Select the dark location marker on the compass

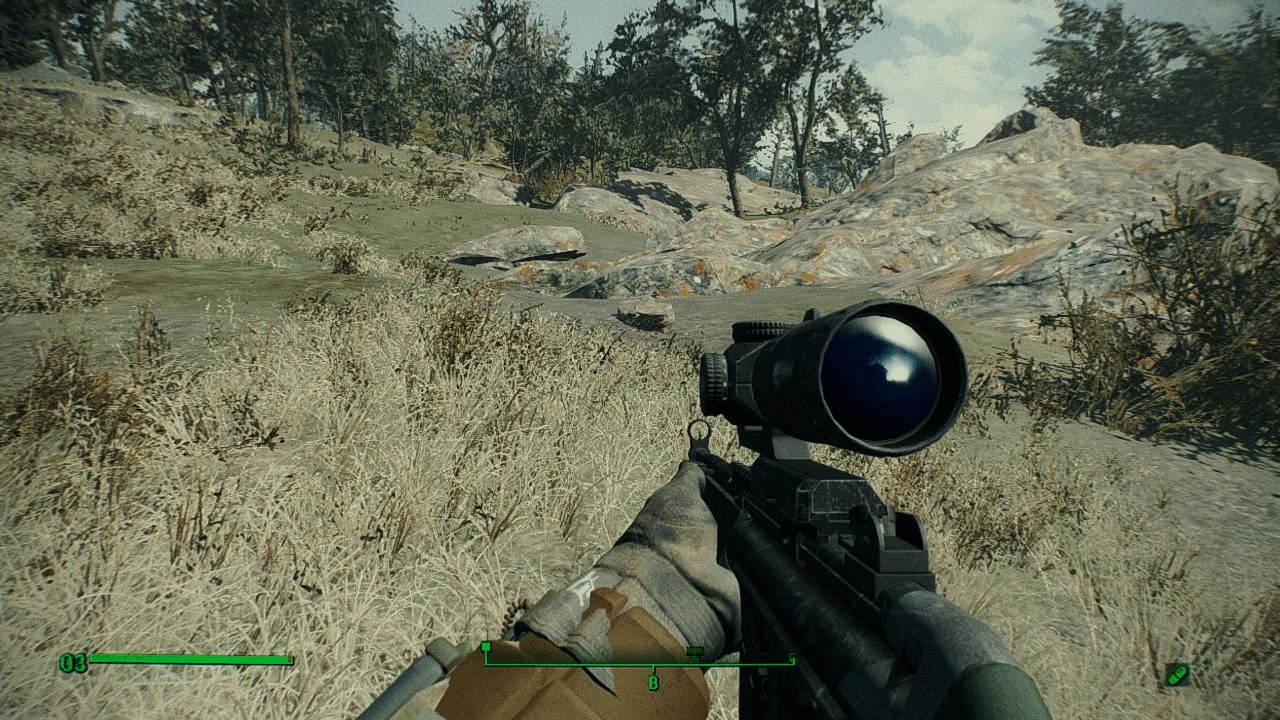point(694,653)
